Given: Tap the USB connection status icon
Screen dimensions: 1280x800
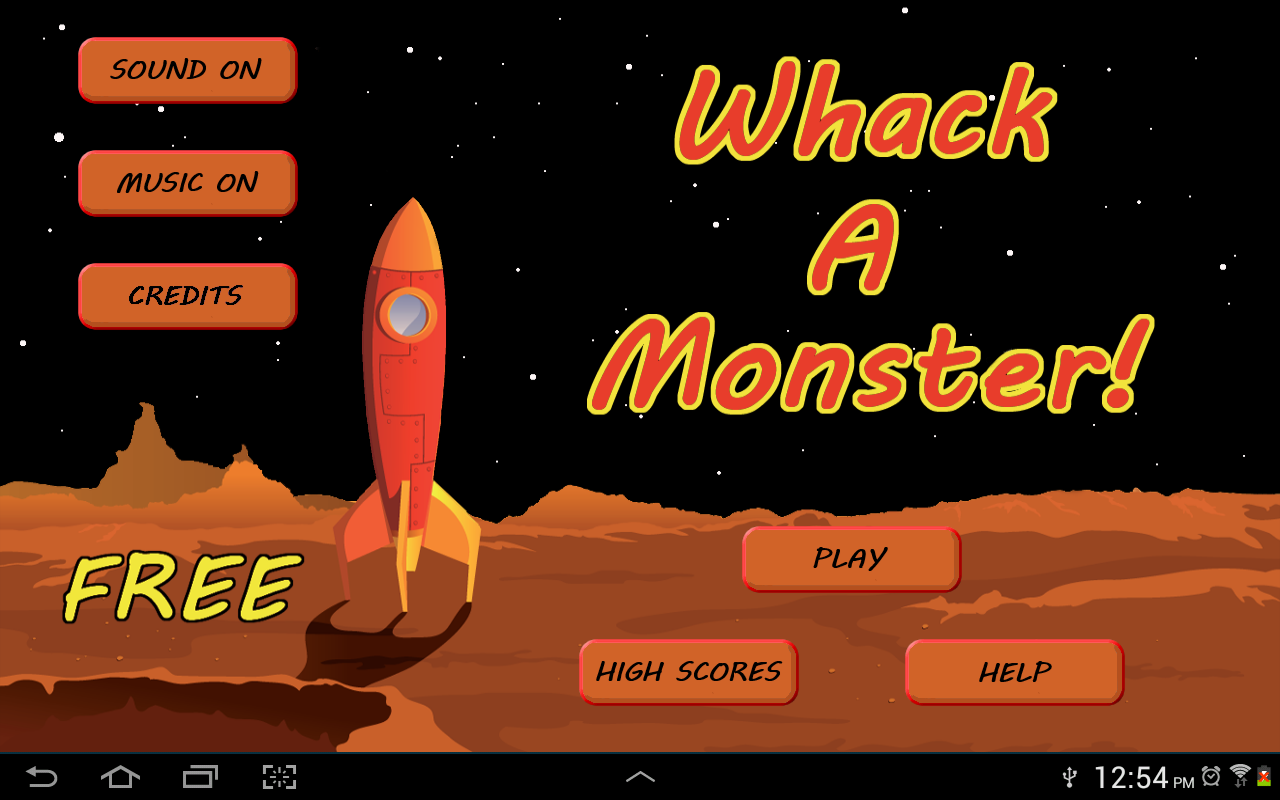Looking at the screenshot, I should click(1070, 777).
